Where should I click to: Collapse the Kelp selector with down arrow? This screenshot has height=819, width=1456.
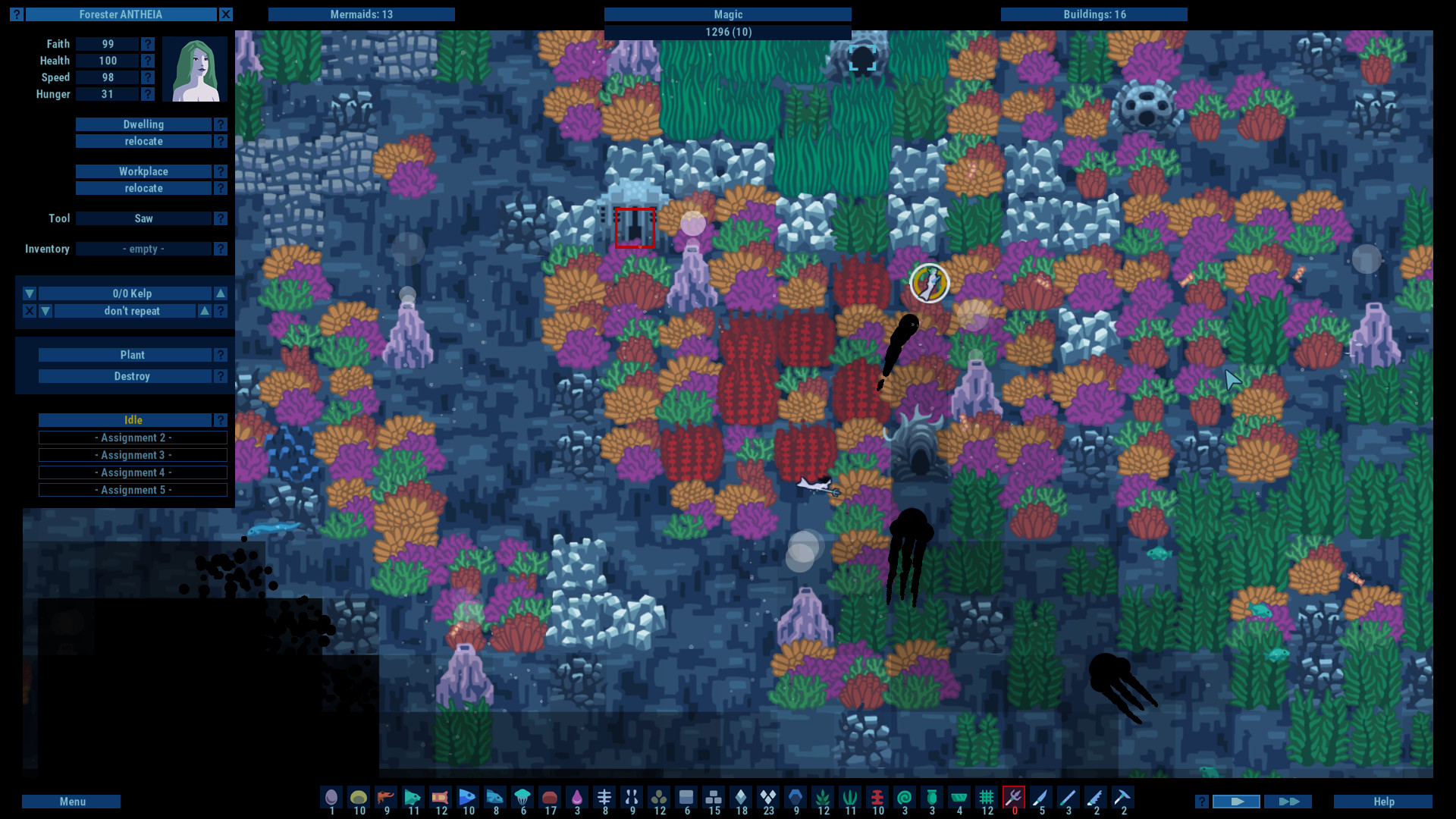[x=28, y=293]
